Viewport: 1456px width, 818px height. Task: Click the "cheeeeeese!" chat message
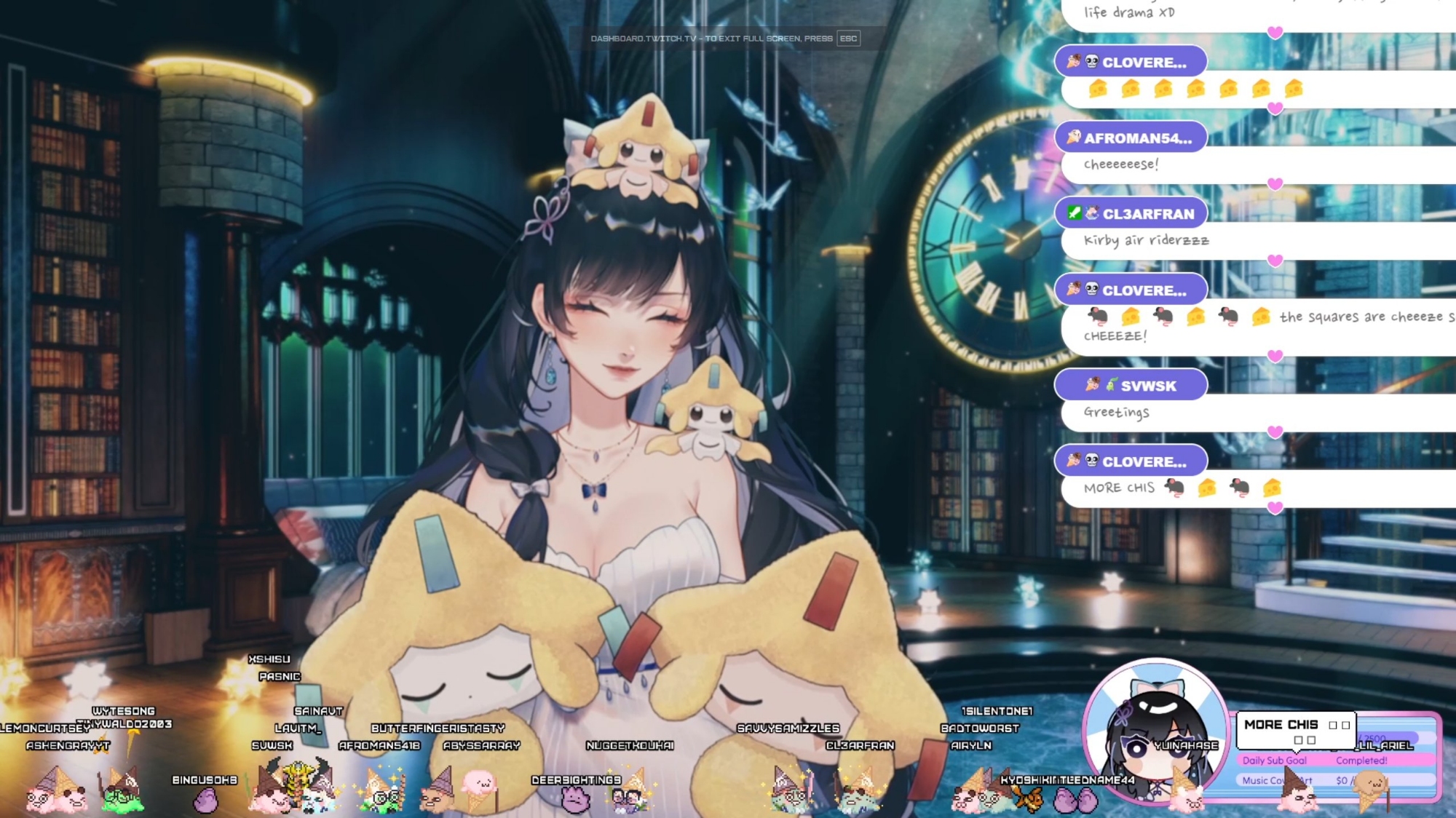point(1121,164)
